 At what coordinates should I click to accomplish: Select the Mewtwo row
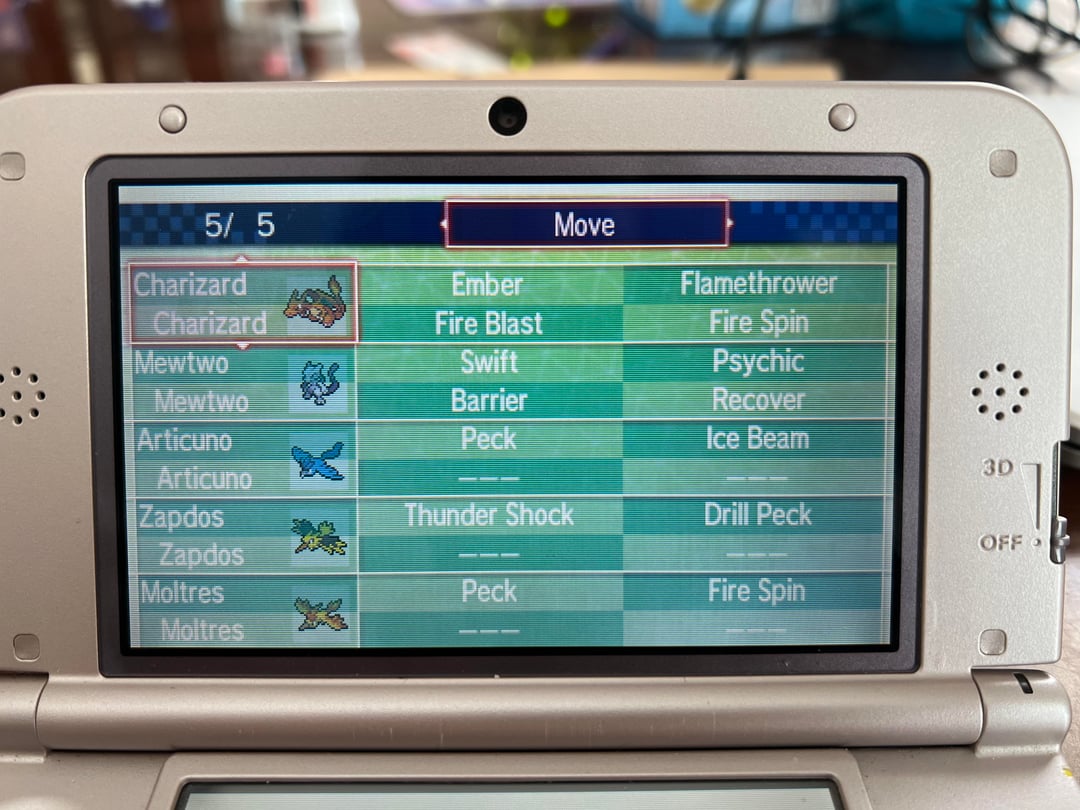pyautogui.click(x=242, y=381)
